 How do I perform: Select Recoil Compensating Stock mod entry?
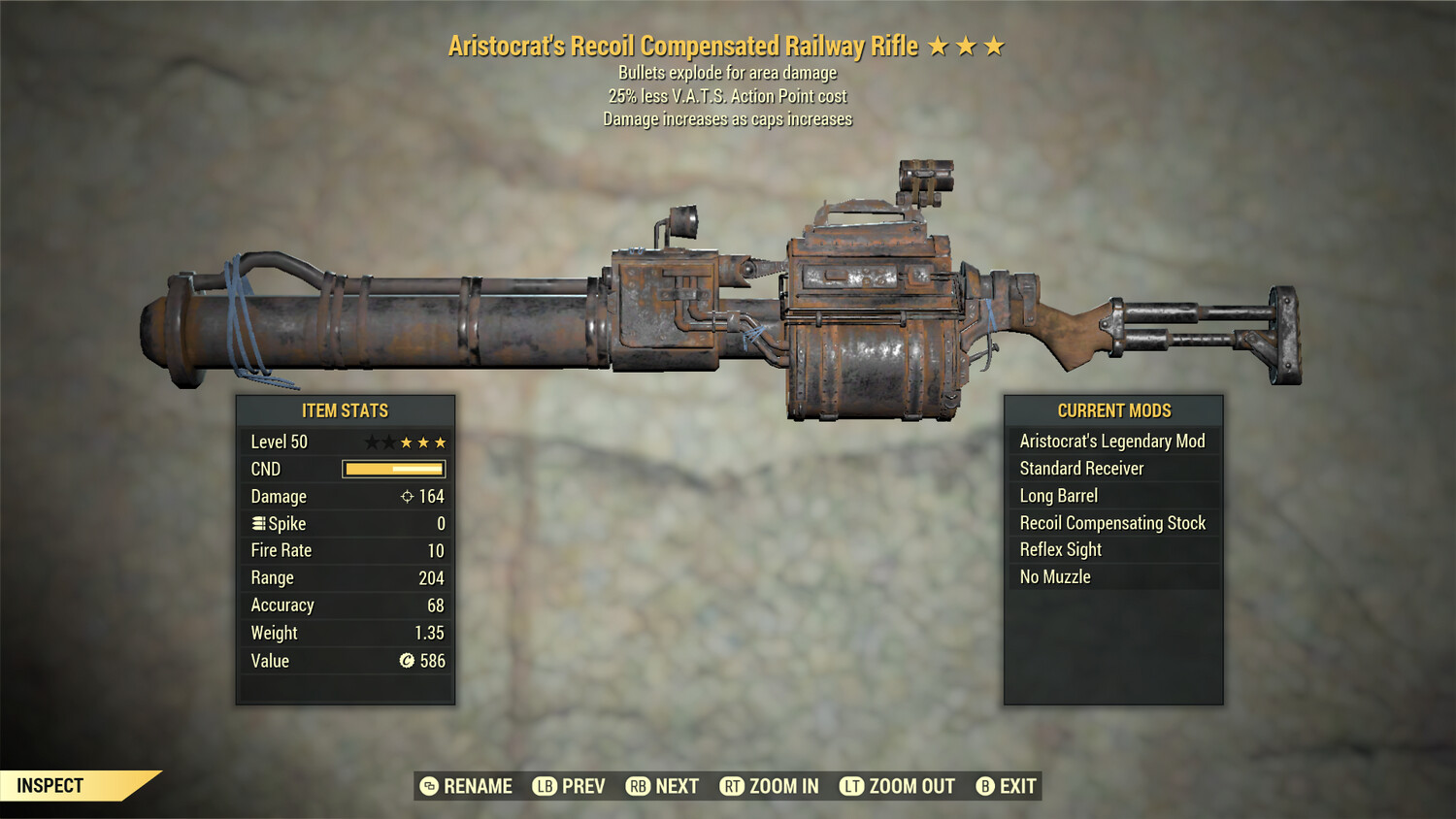pyautogui.click(x=1112, y=522)
